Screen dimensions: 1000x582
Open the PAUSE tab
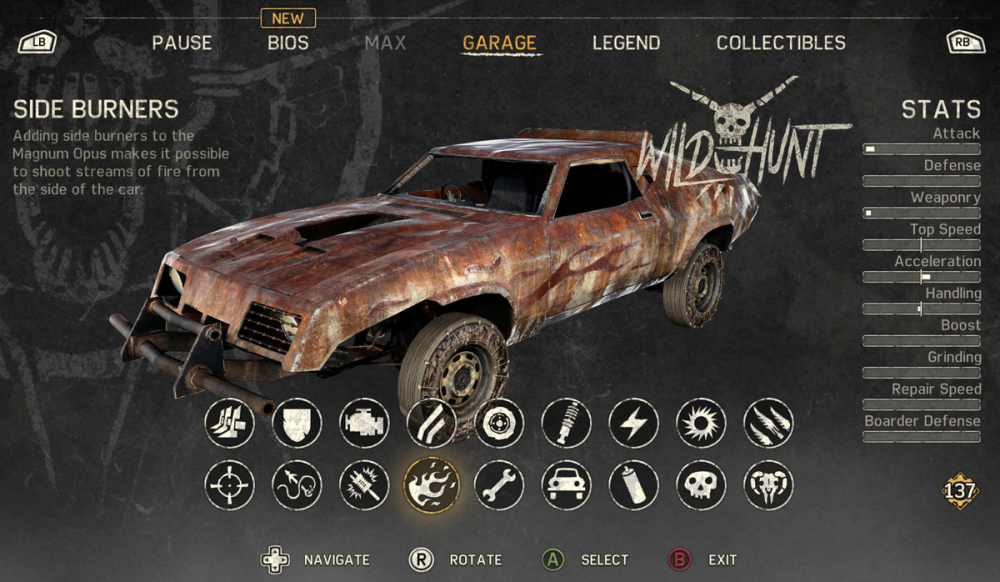click(x=182, y=43)
